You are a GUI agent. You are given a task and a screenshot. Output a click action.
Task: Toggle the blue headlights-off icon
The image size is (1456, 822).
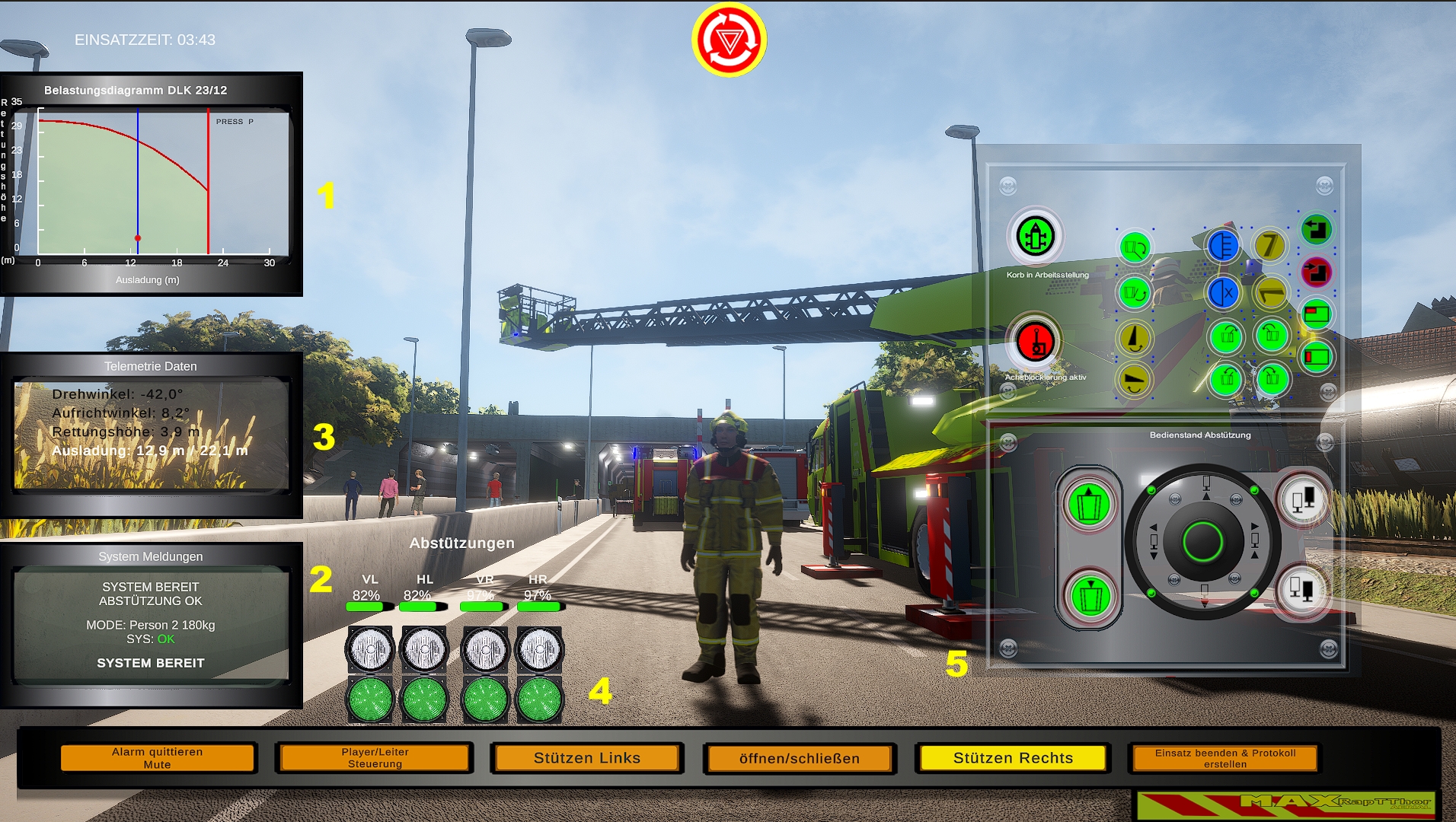click(1222, 292)
